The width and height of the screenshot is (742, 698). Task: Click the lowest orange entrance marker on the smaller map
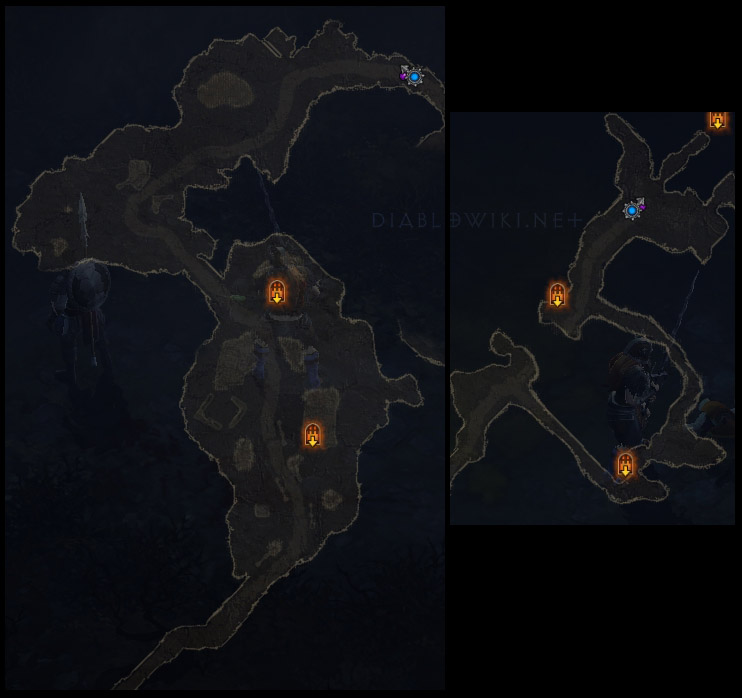[625, 464]
